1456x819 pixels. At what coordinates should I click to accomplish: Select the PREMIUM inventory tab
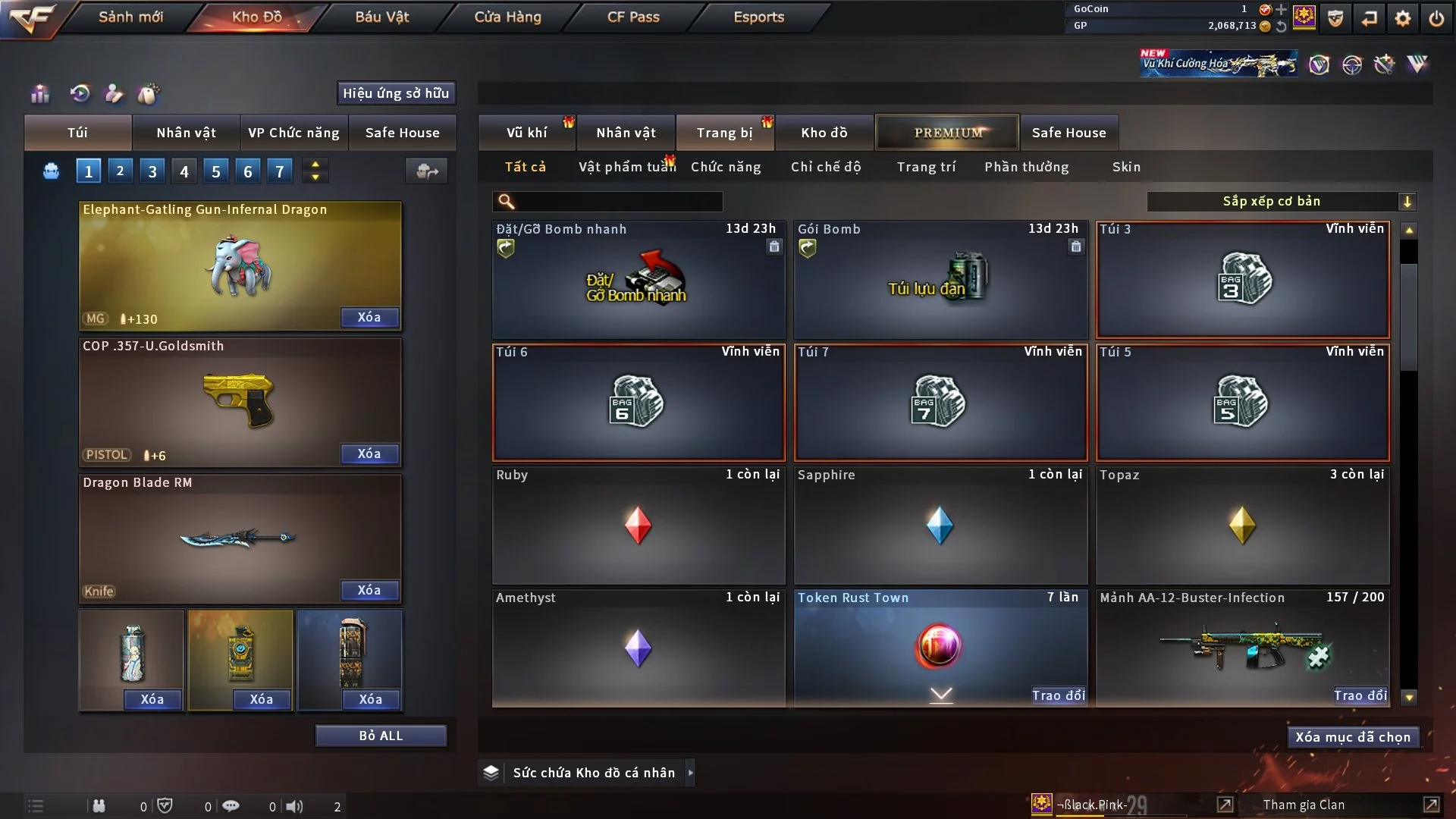point(948,133)
